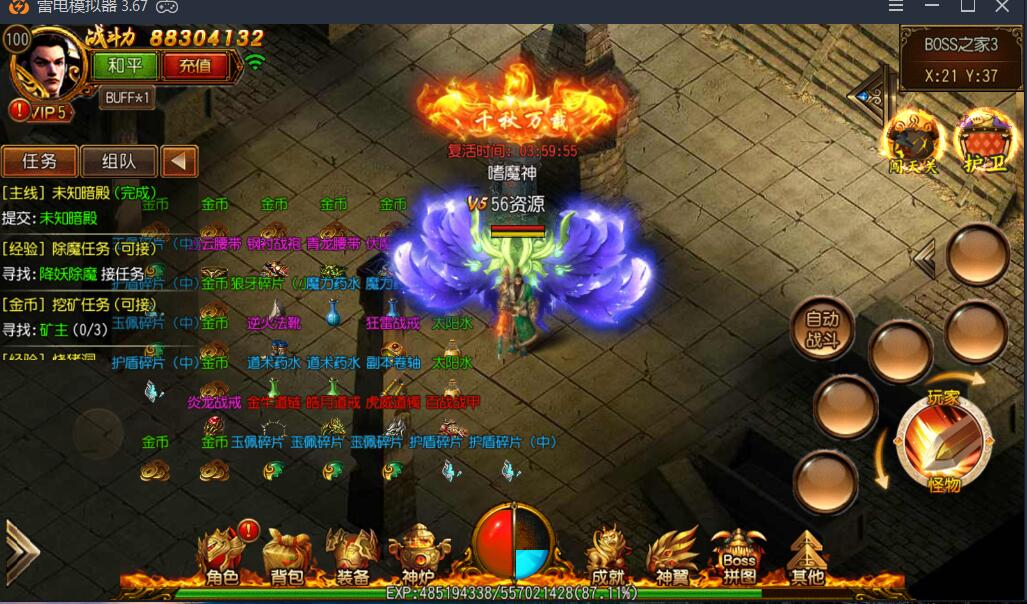1027x604 pixels.
Task: Switch to the 组队 team tab
Action: tap(118, 161)
